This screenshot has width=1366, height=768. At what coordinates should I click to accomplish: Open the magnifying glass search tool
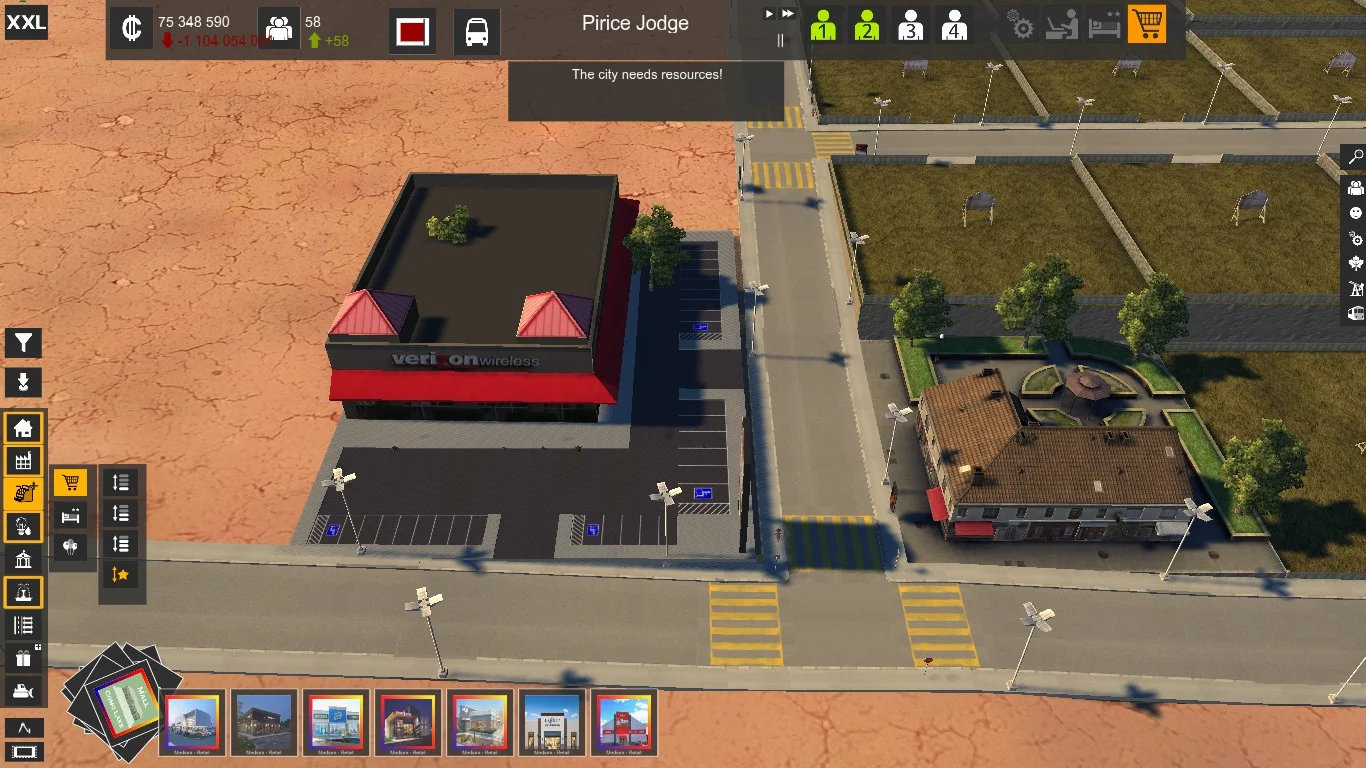[1355, 158]
